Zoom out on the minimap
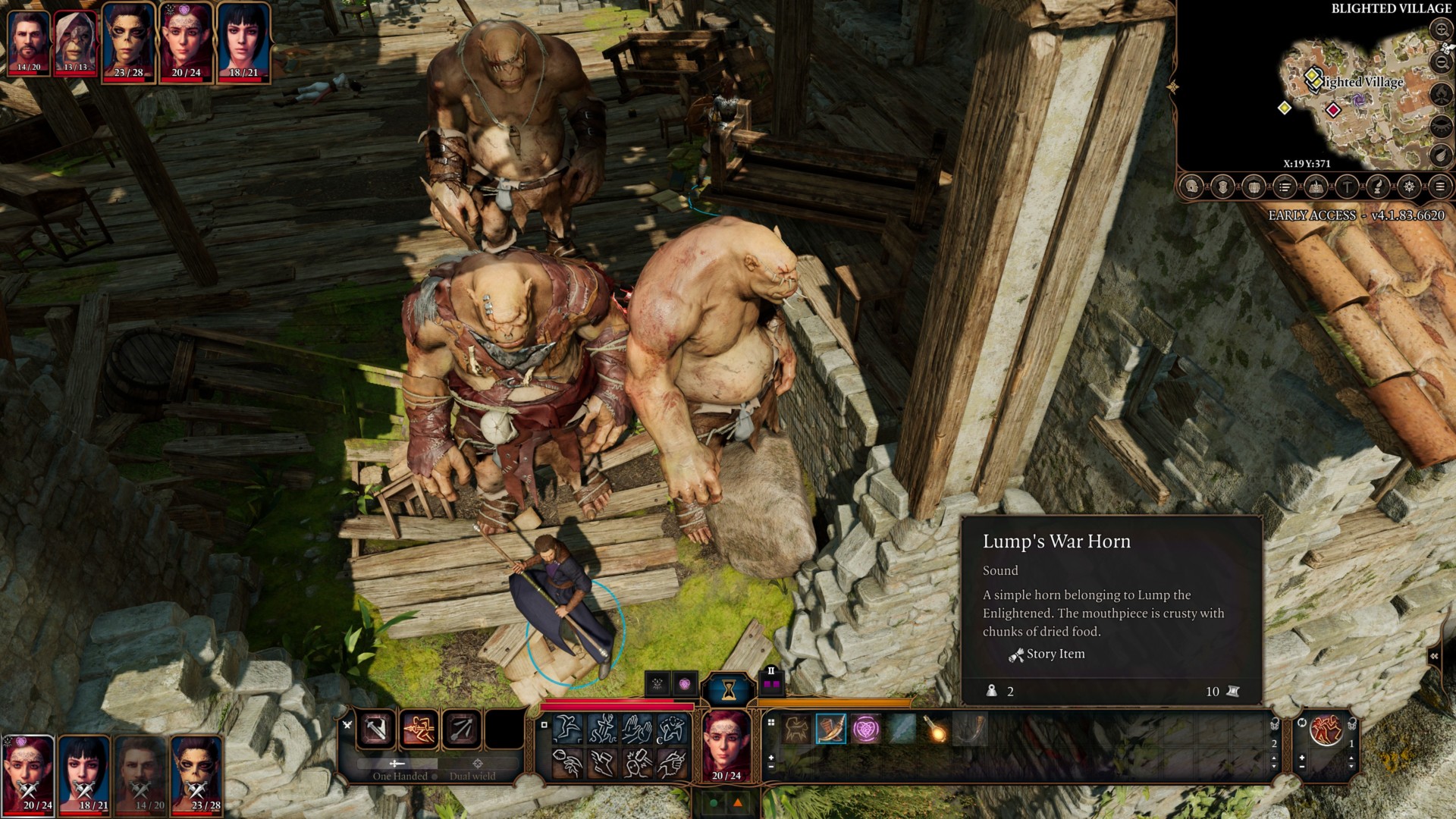This screenshot has height=819, width=1456. [1441, 62]
